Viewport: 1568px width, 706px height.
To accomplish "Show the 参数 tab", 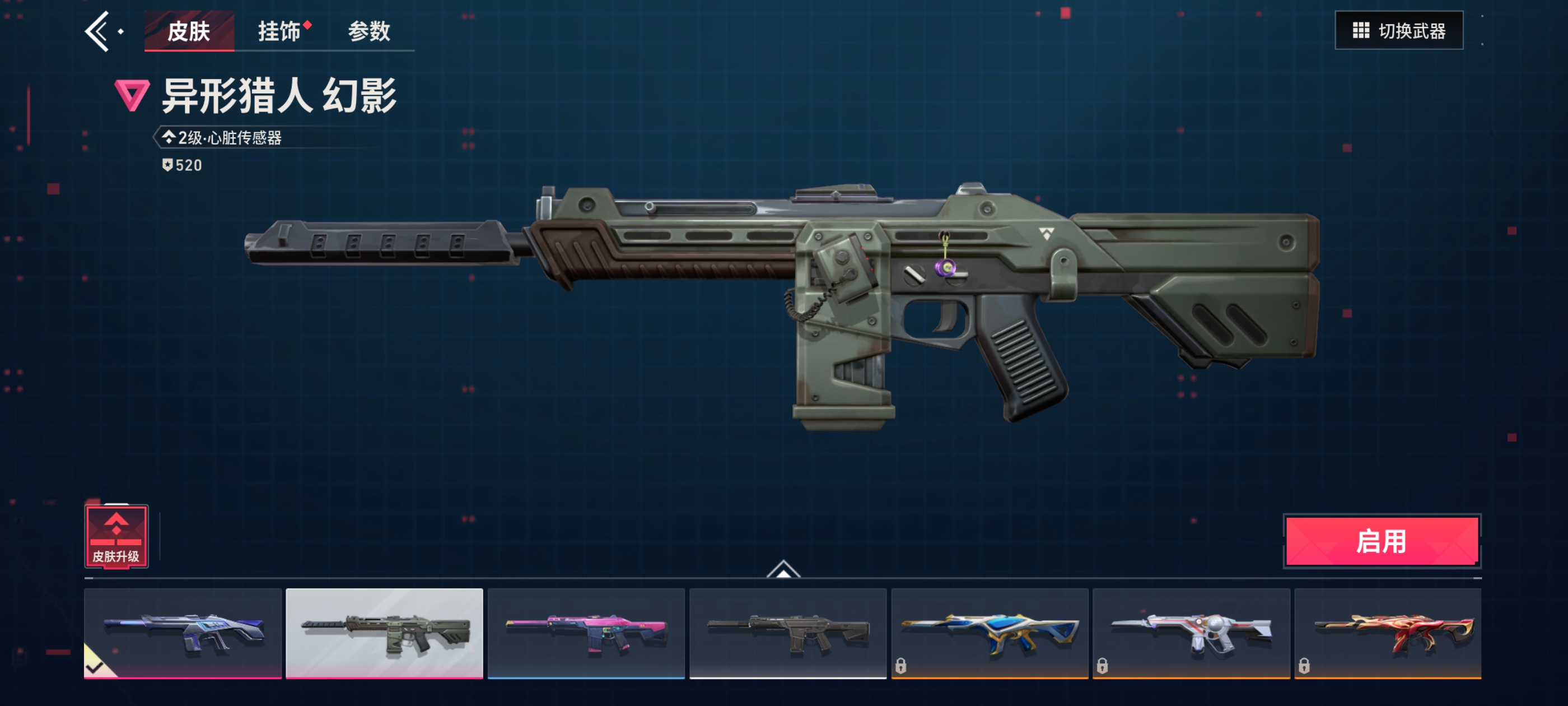I will click(x=369, y=31).
